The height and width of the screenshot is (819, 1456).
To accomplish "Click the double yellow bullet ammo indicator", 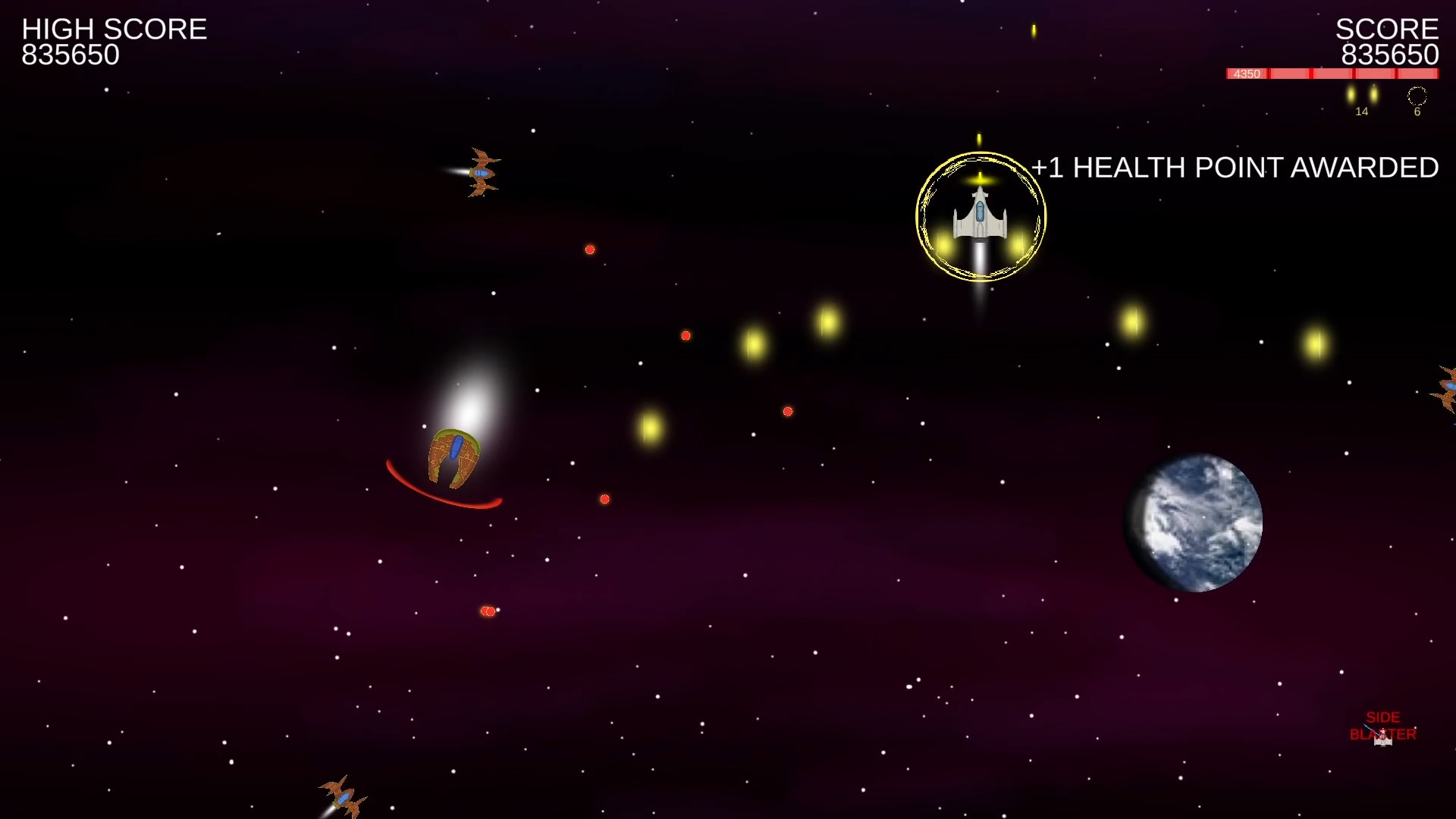I will click(1362, 95).
